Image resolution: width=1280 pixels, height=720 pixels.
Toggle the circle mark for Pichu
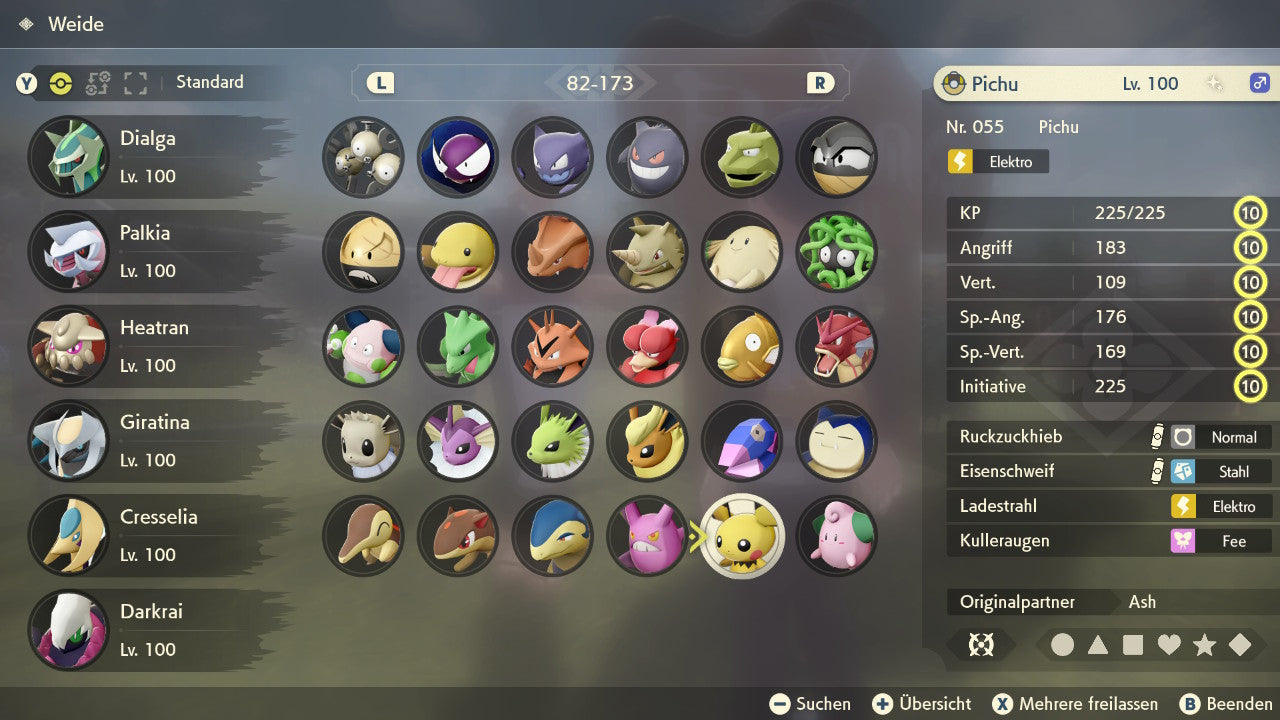(1064, 645)
